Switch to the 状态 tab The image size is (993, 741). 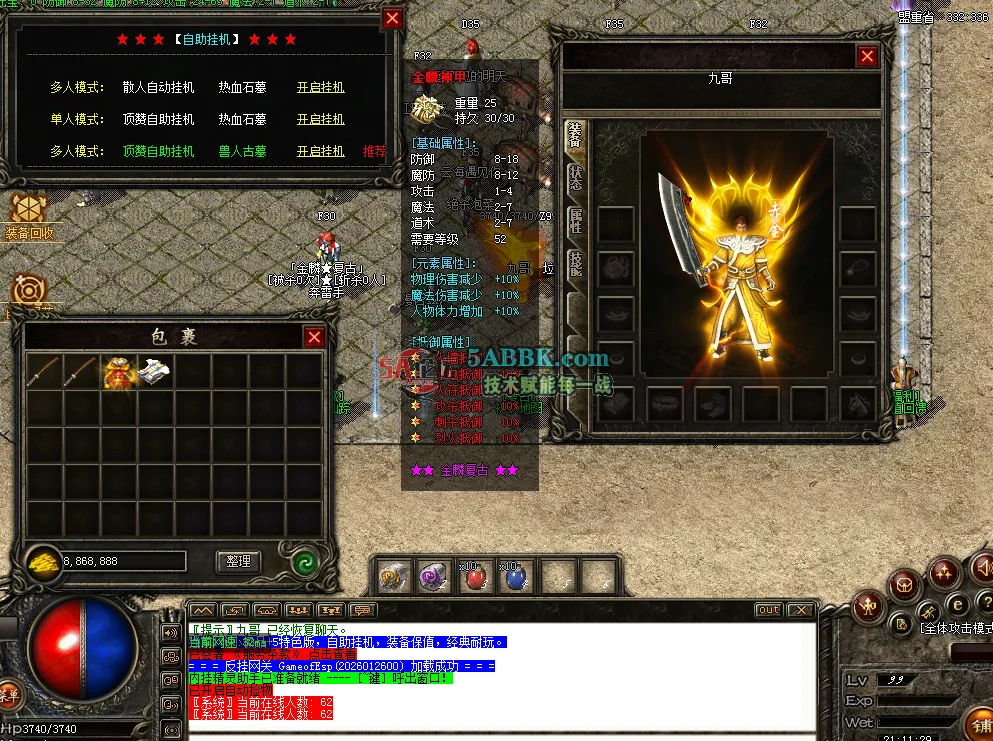click(x=575, y=177)
